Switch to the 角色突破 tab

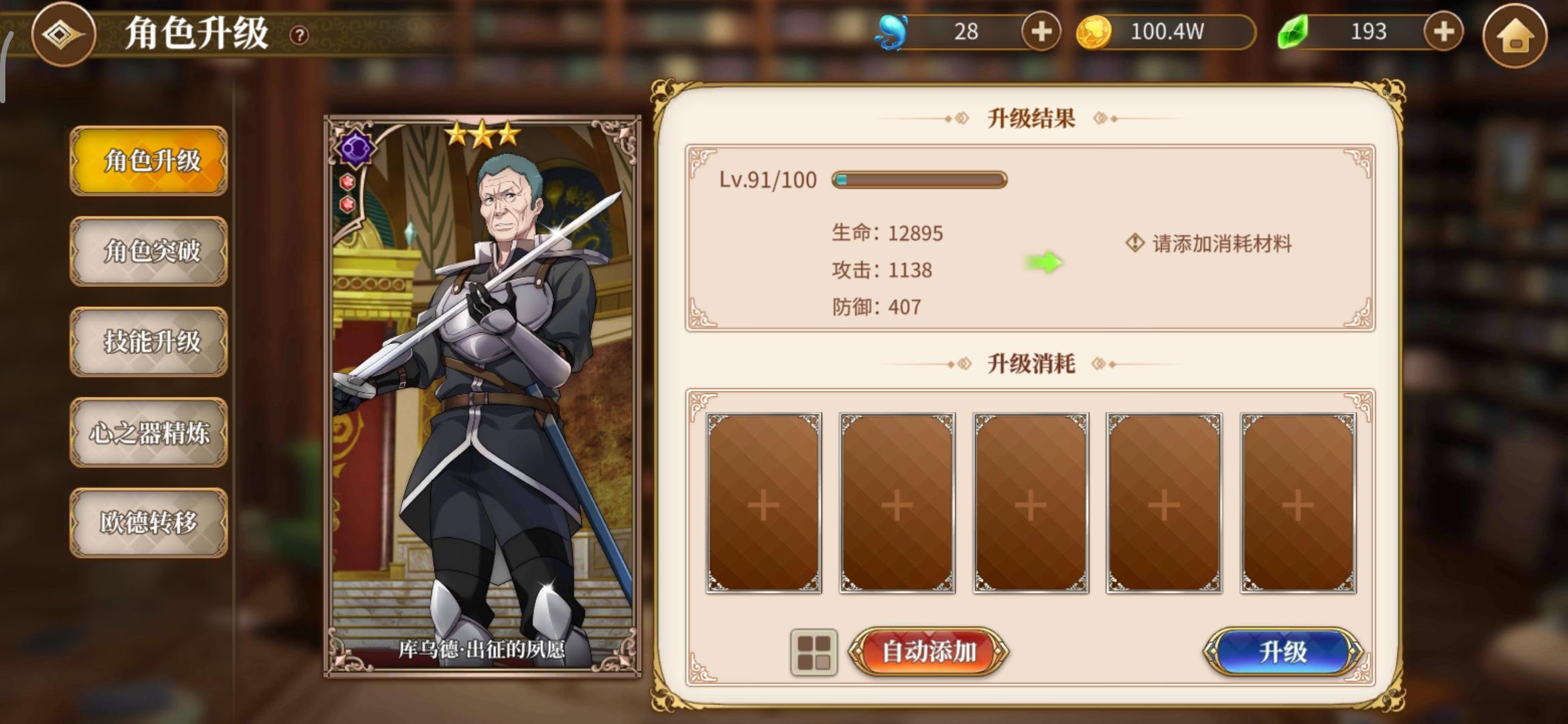click(x=149, y=251)
